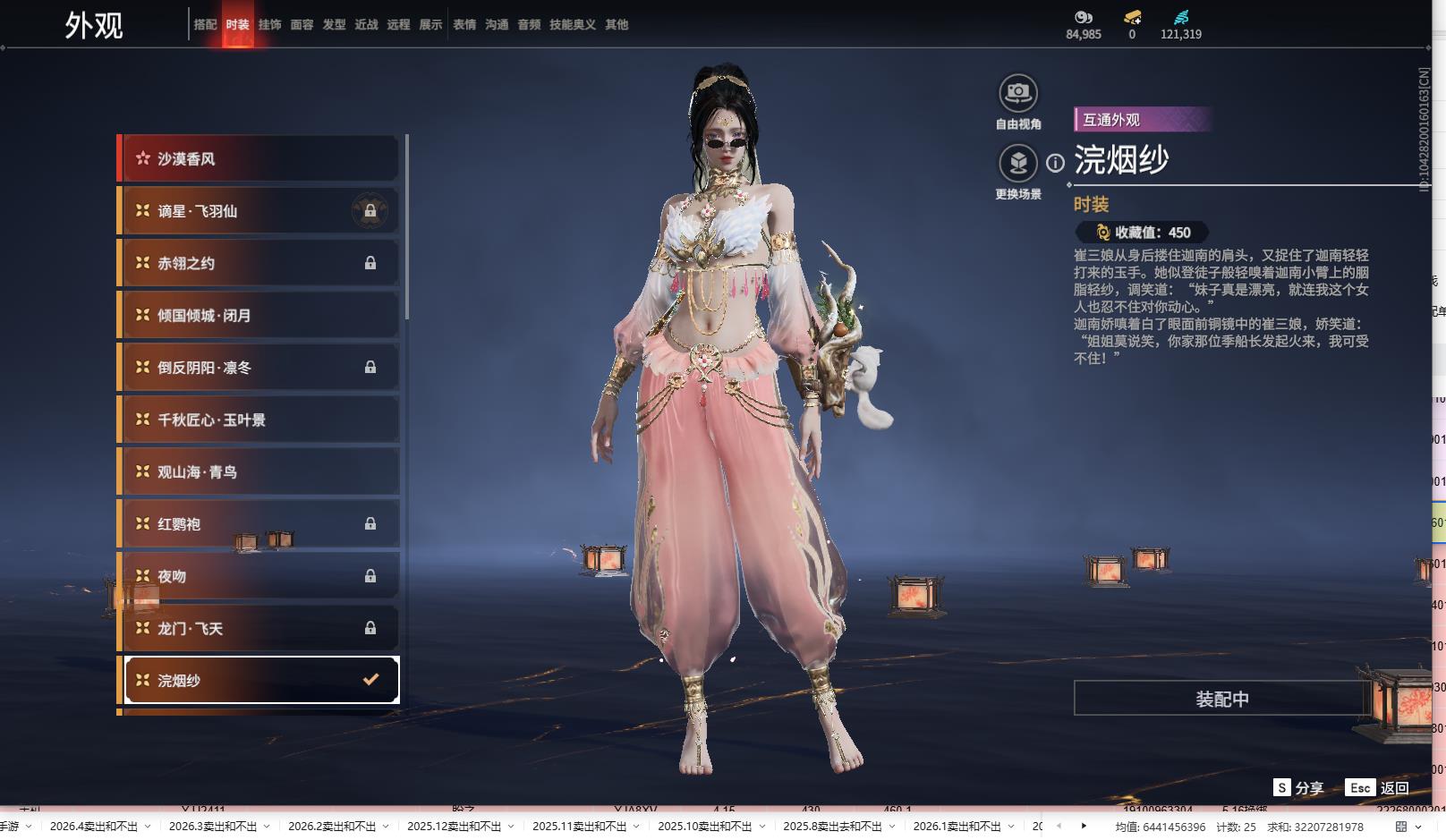Open the 挂饰 accessories tab
Viewport: 1446px width, 840px height.
[269, 25]
